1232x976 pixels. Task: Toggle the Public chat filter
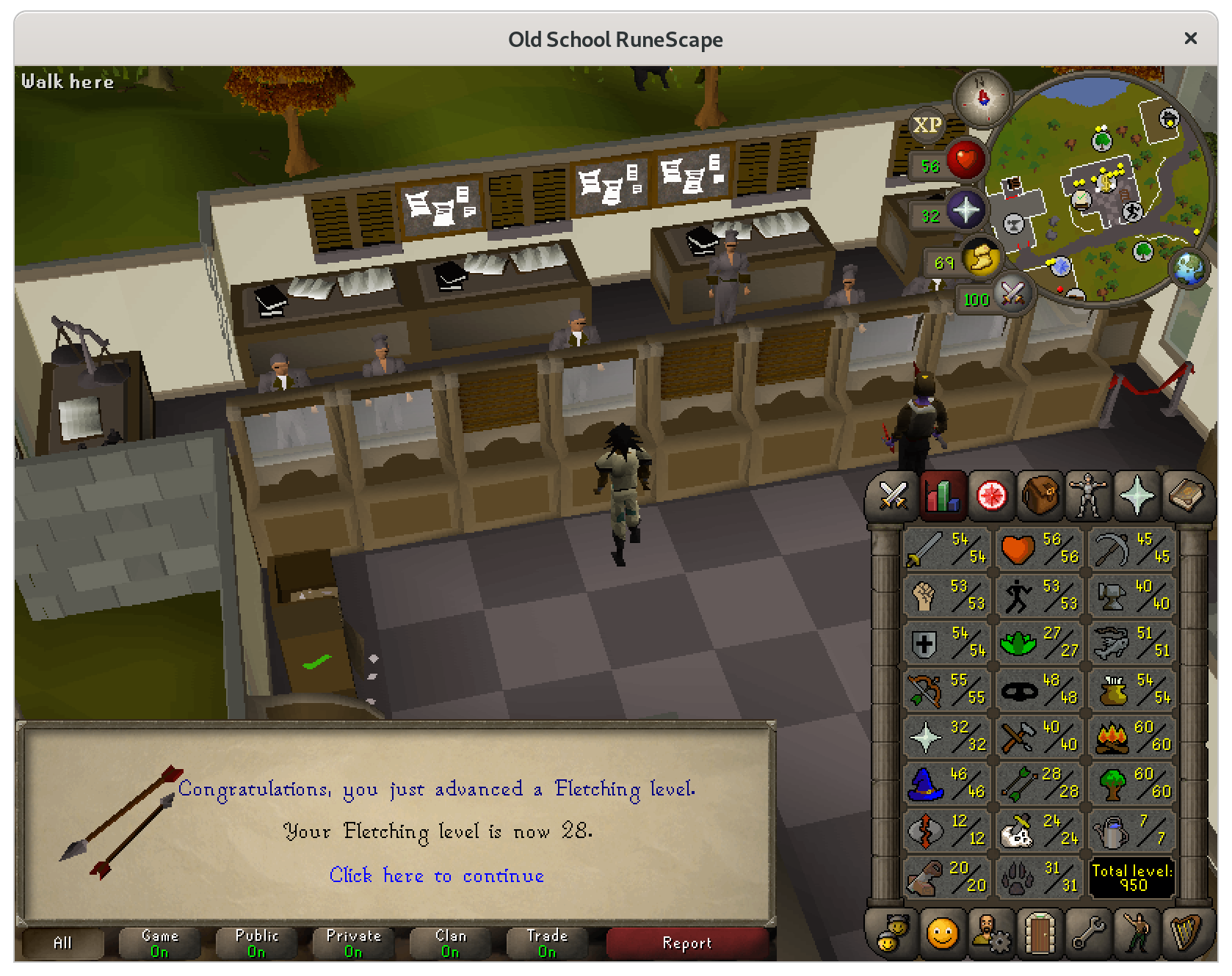coord(256,943)
